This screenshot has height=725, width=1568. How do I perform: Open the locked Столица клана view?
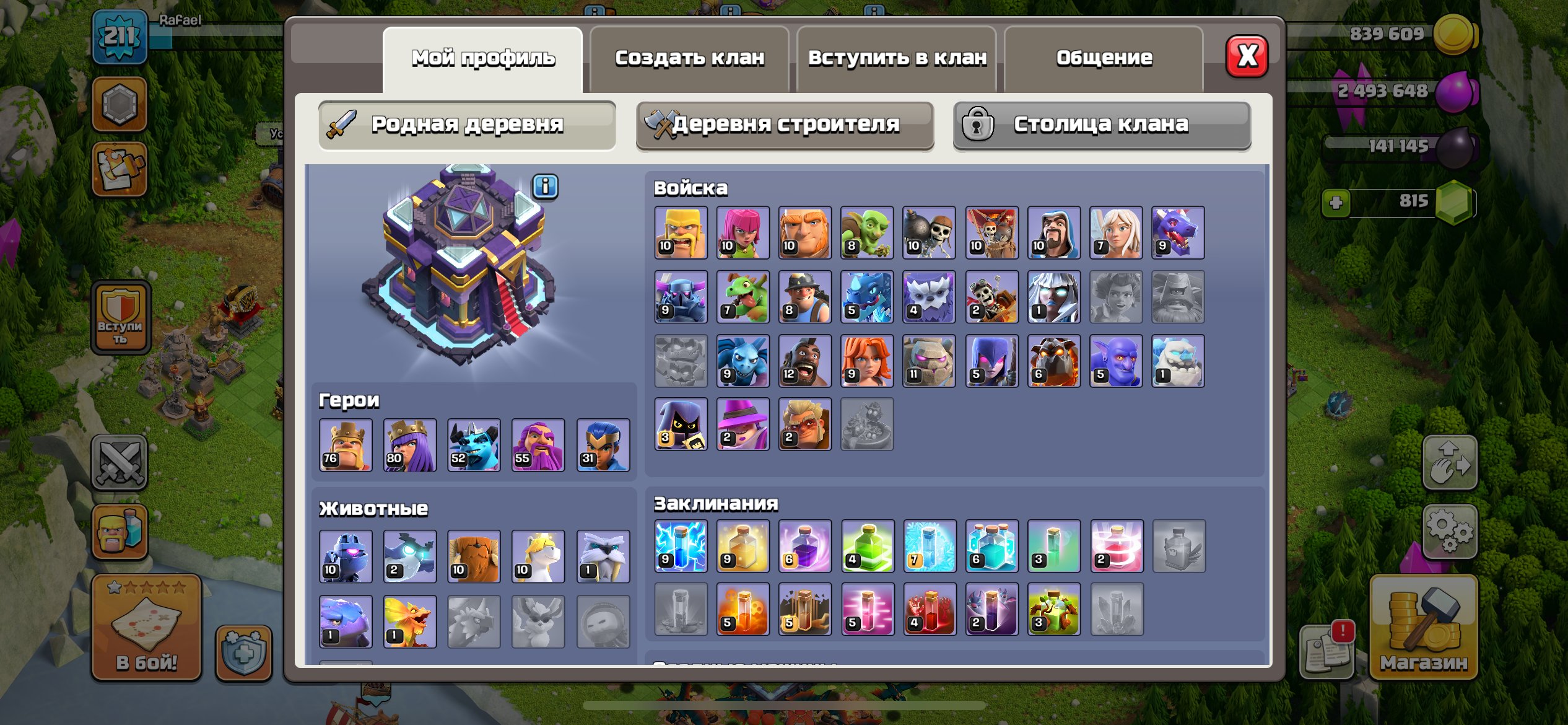click(1101, 124)
